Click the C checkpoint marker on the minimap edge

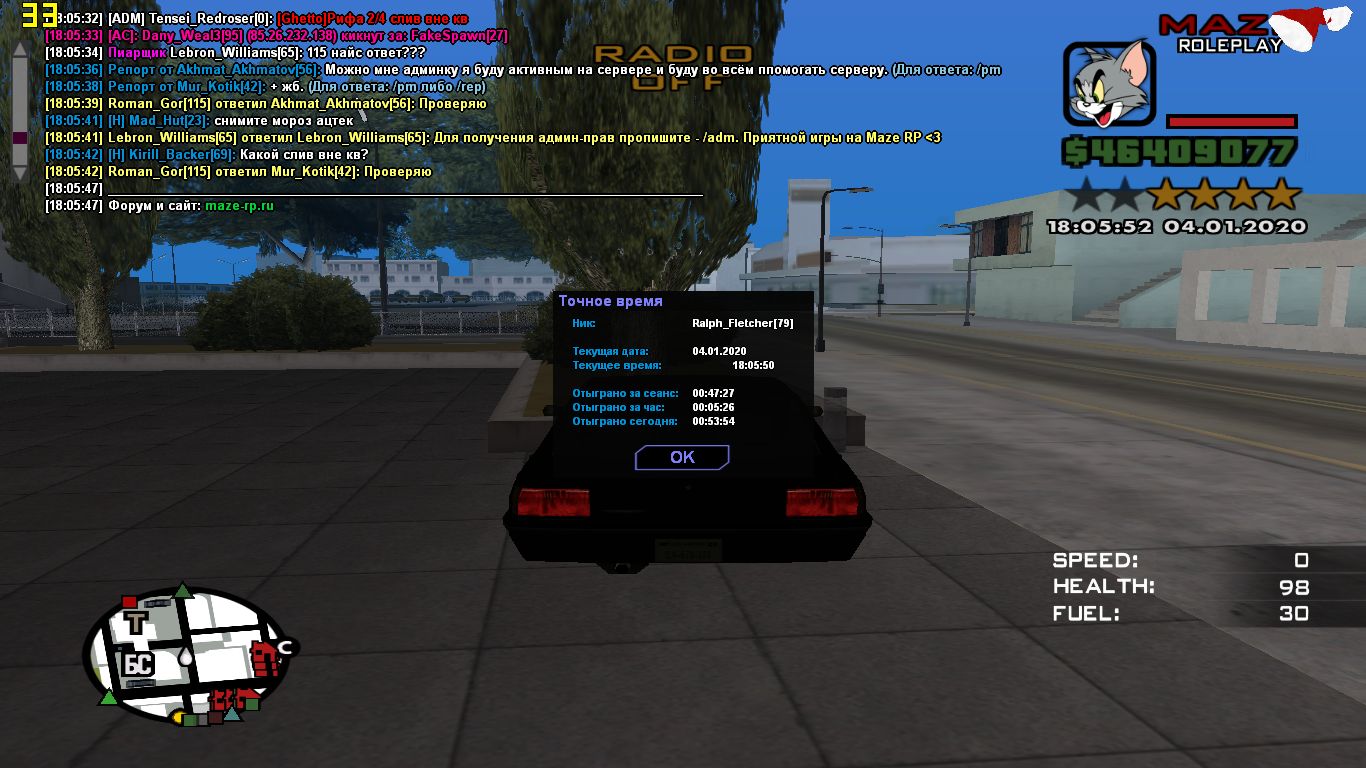pyautogui.click(x=285, y=647)
